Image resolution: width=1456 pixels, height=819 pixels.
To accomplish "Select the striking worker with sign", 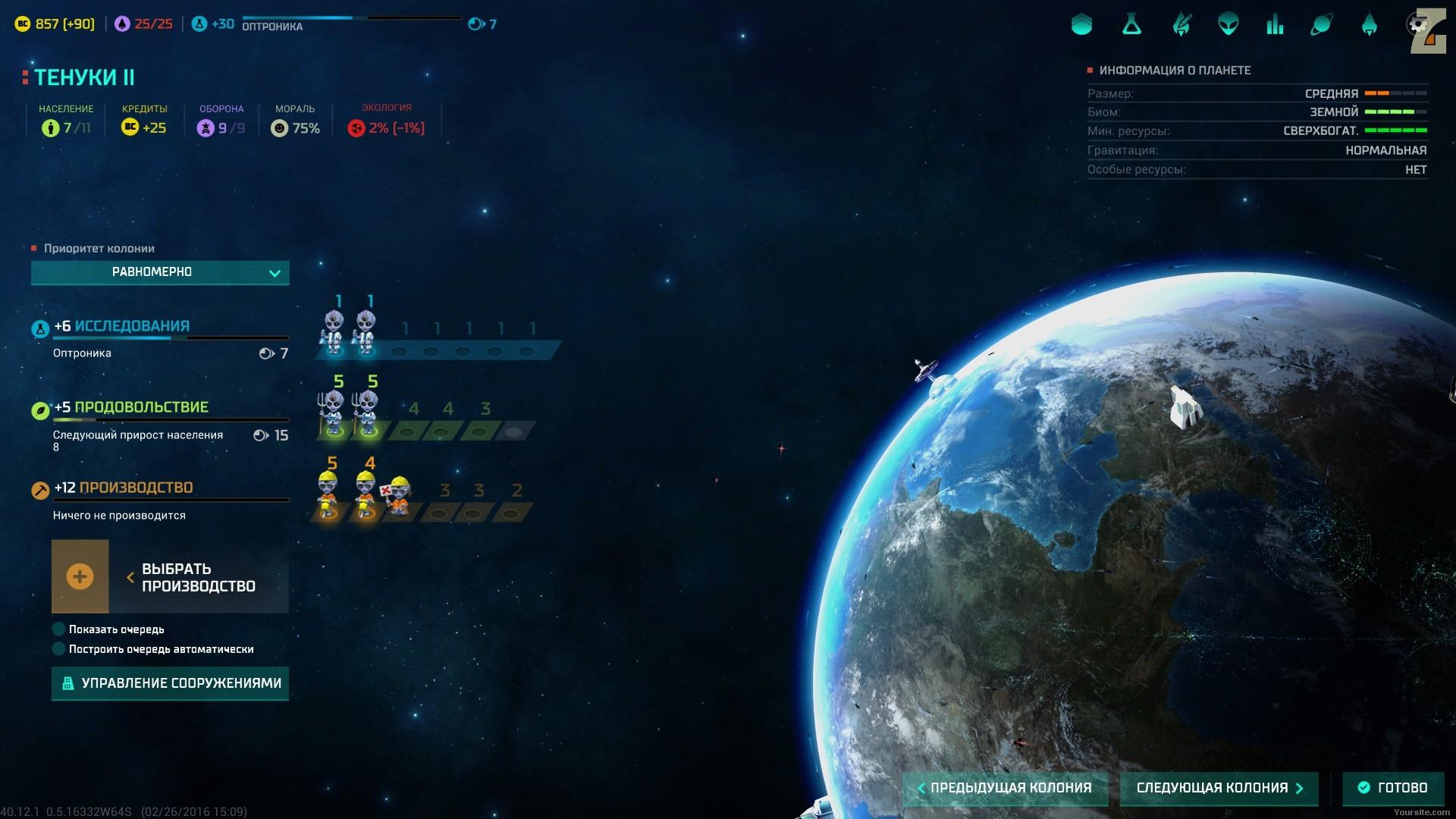I will coord(397,497).
